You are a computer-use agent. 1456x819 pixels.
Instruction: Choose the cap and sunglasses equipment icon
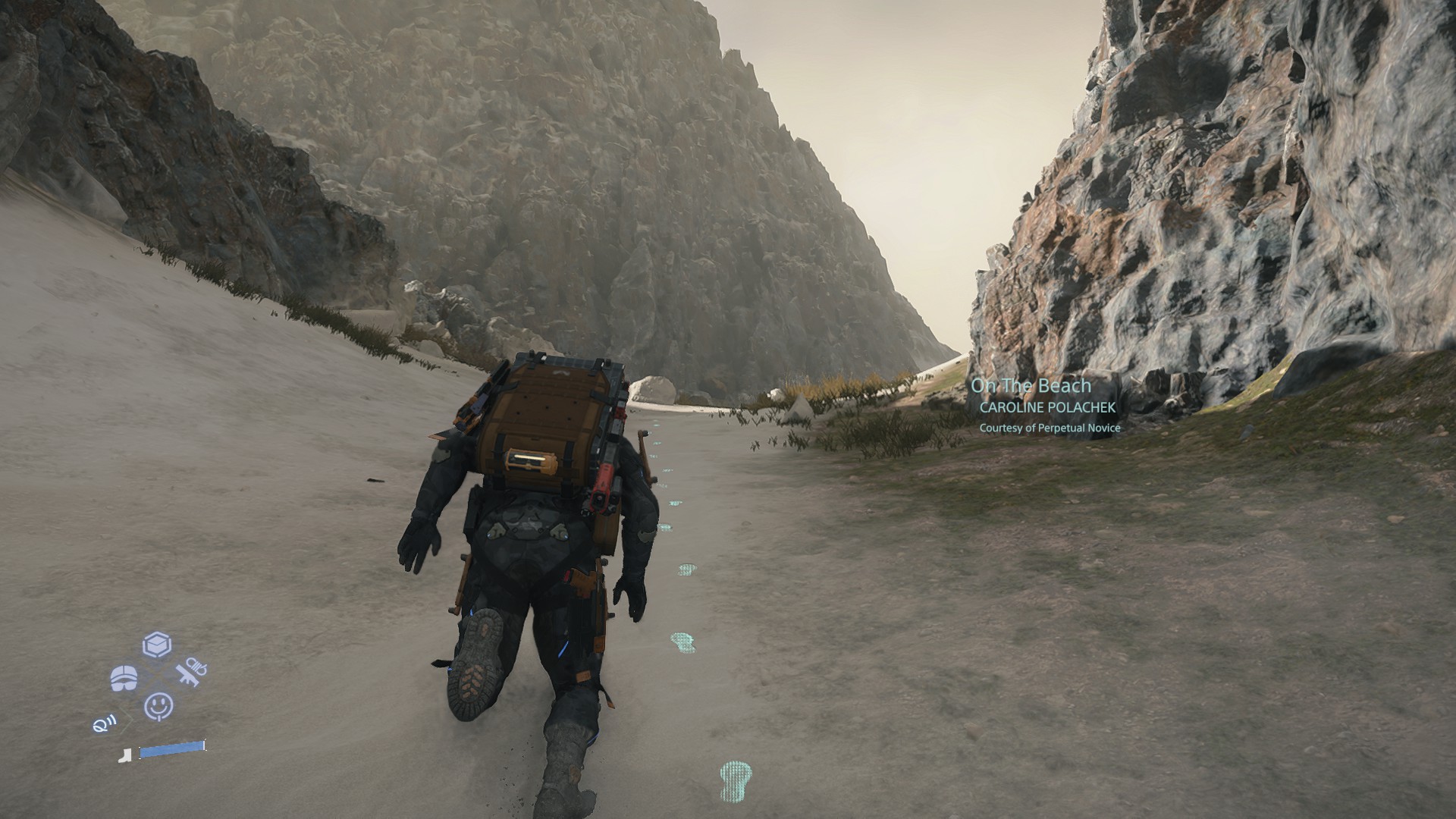point(124,679)
